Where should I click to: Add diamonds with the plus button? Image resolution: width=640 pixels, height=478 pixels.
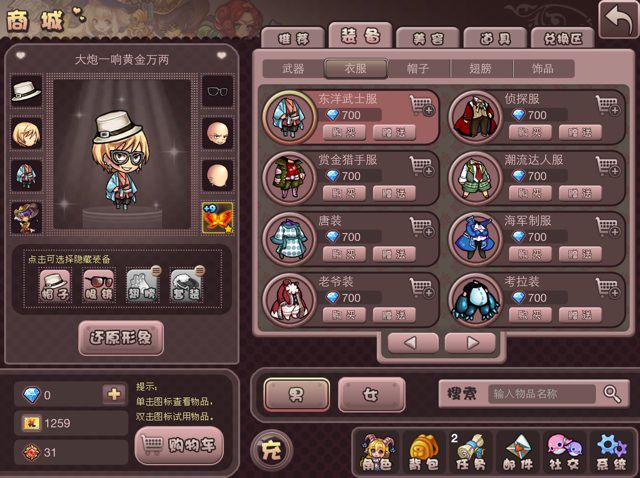pyautogui.click(x=113, y=394)
